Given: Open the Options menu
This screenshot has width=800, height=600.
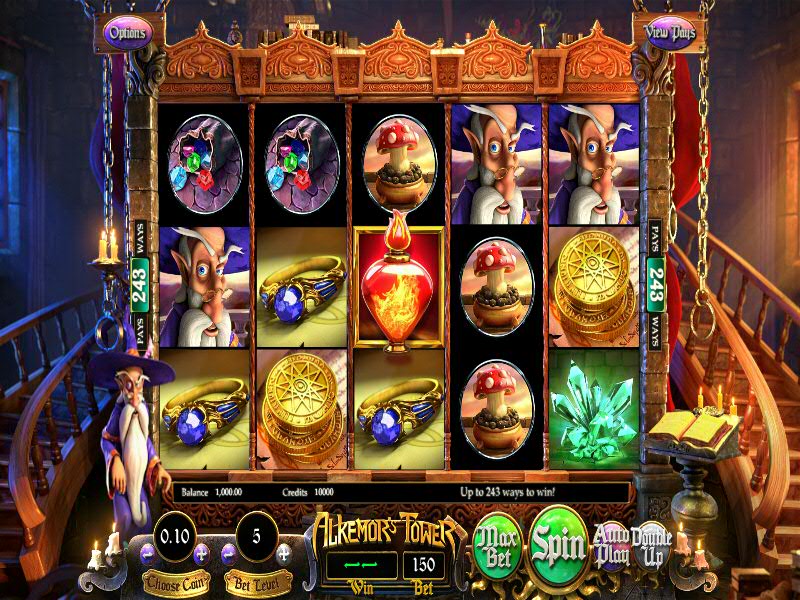Looking at the screenshot, I should [x=127, y=32].
